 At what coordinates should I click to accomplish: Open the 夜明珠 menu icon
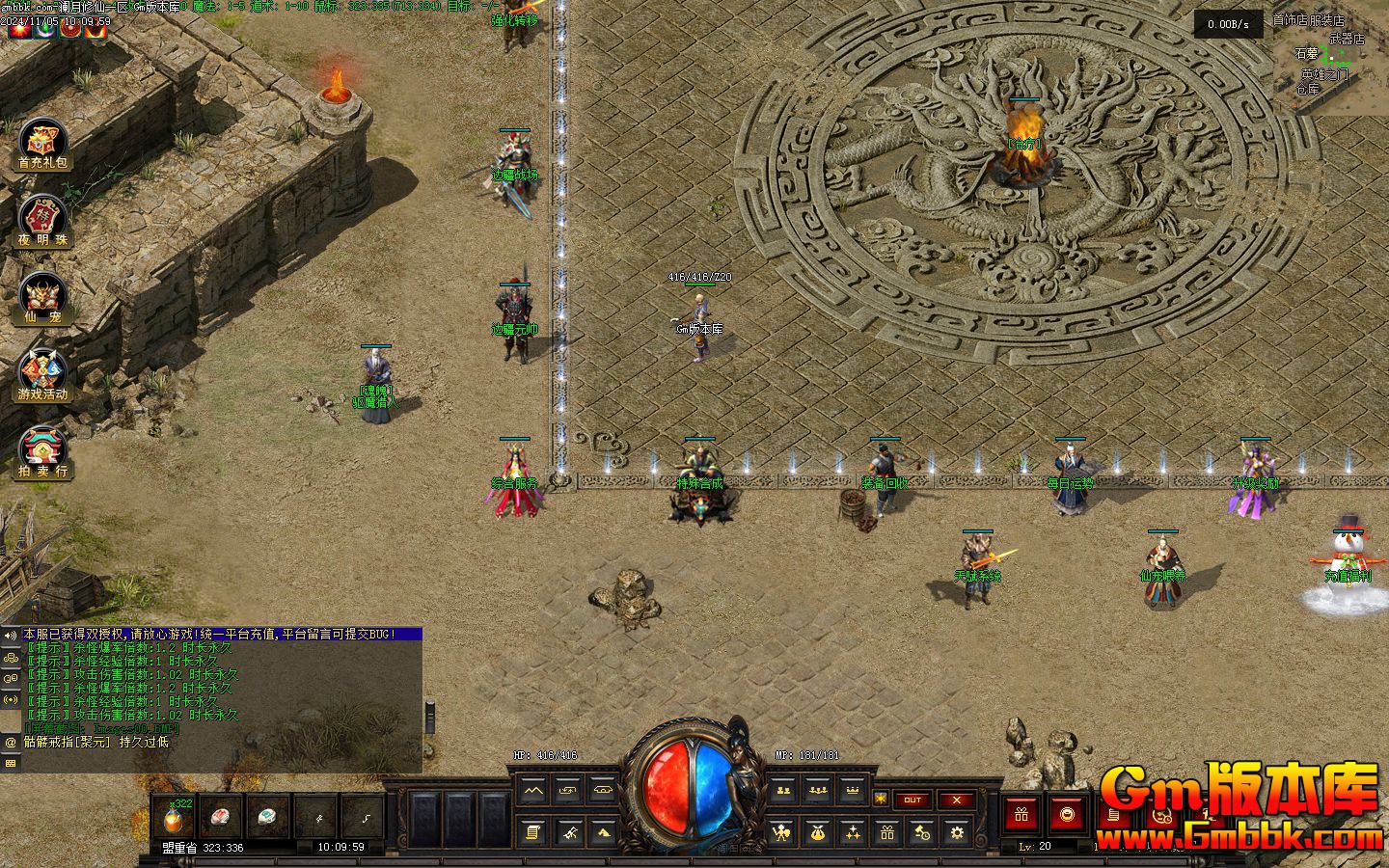43,222
